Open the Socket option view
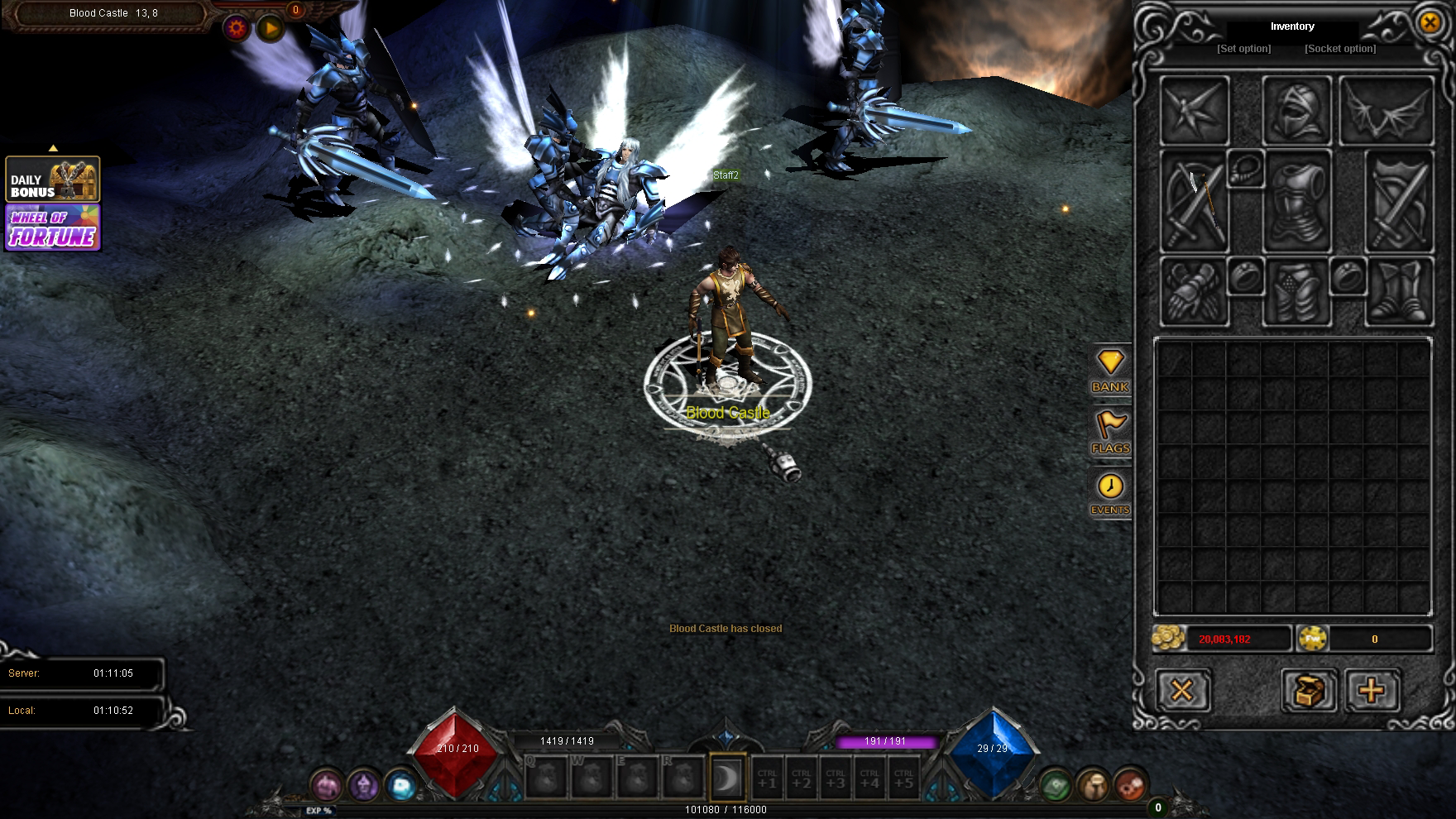This screenshot has width=1456, height=819. [x=1340, y=49]
